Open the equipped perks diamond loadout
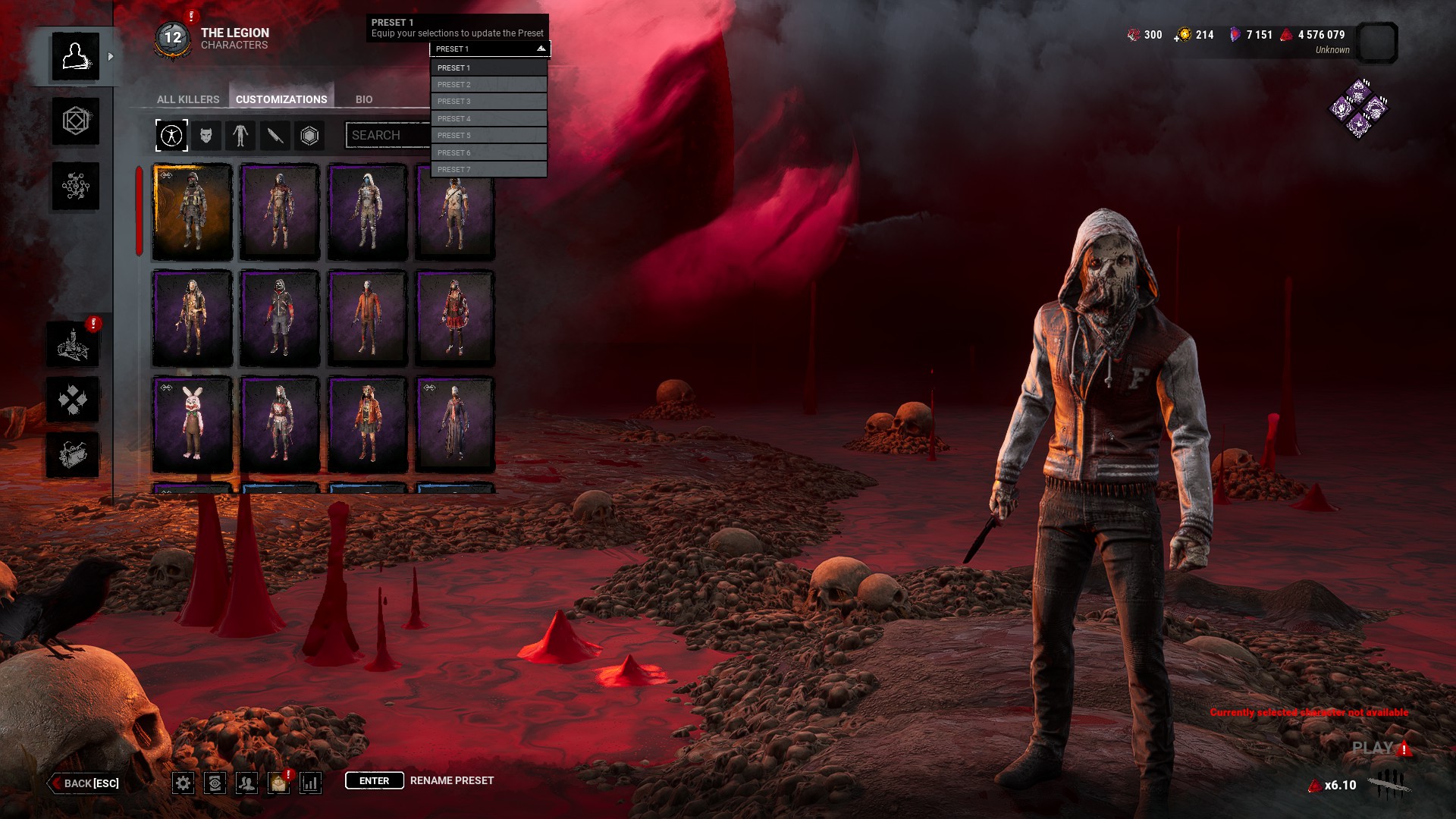 point(1358,109)
